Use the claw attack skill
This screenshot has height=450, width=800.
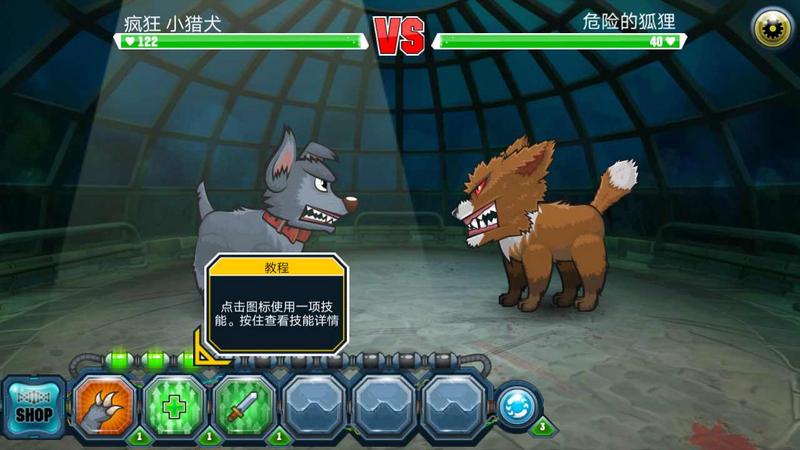coord(104,406)
